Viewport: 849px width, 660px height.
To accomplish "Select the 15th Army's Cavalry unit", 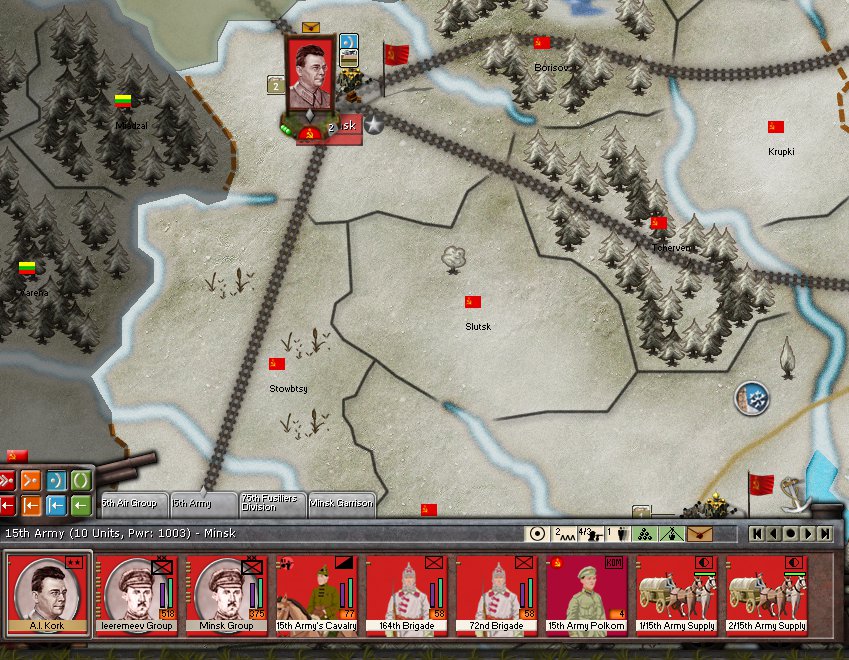I will [318, 593].
